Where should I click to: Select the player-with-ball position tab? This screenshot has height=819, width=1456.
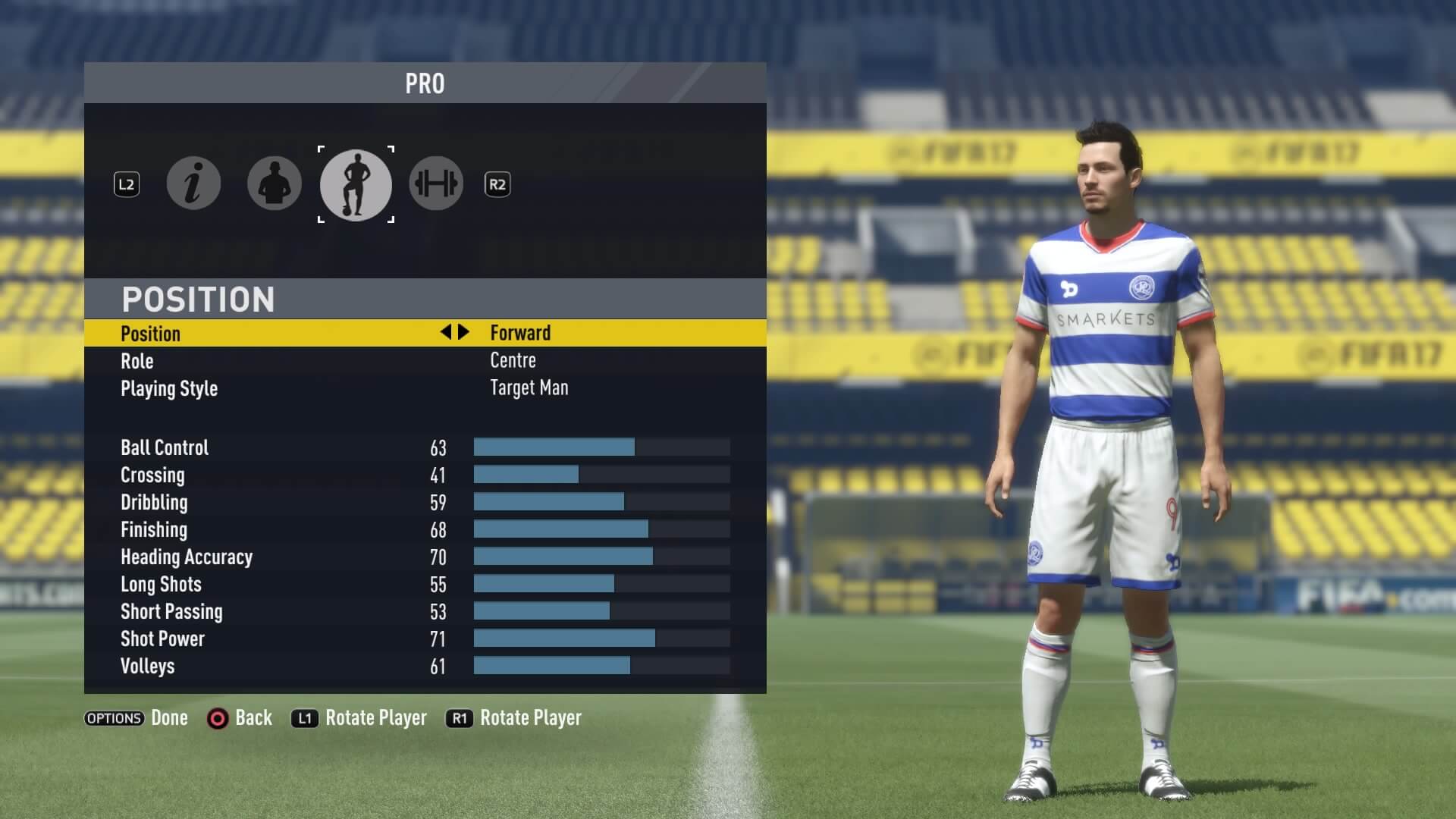[356, 184]
